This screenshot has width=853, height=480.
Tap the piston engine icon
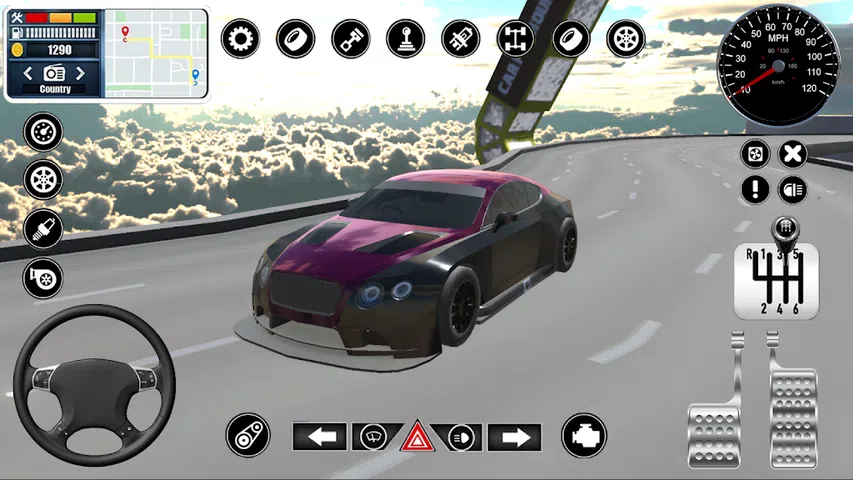351,39
